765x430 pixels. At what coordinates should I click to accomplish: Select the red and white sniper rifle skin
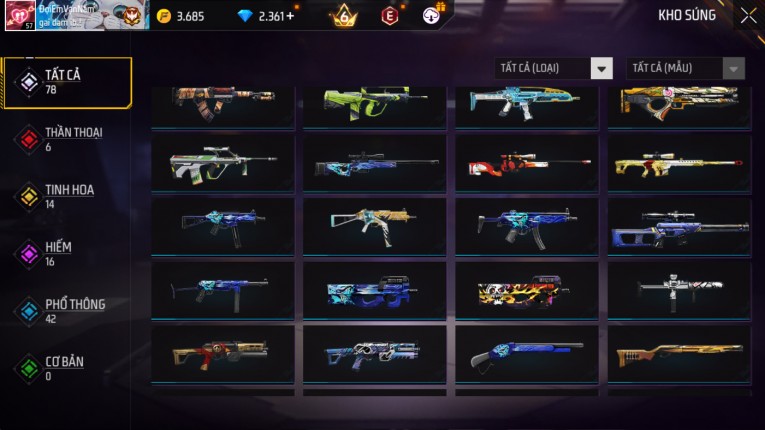(x=526, y=162)
